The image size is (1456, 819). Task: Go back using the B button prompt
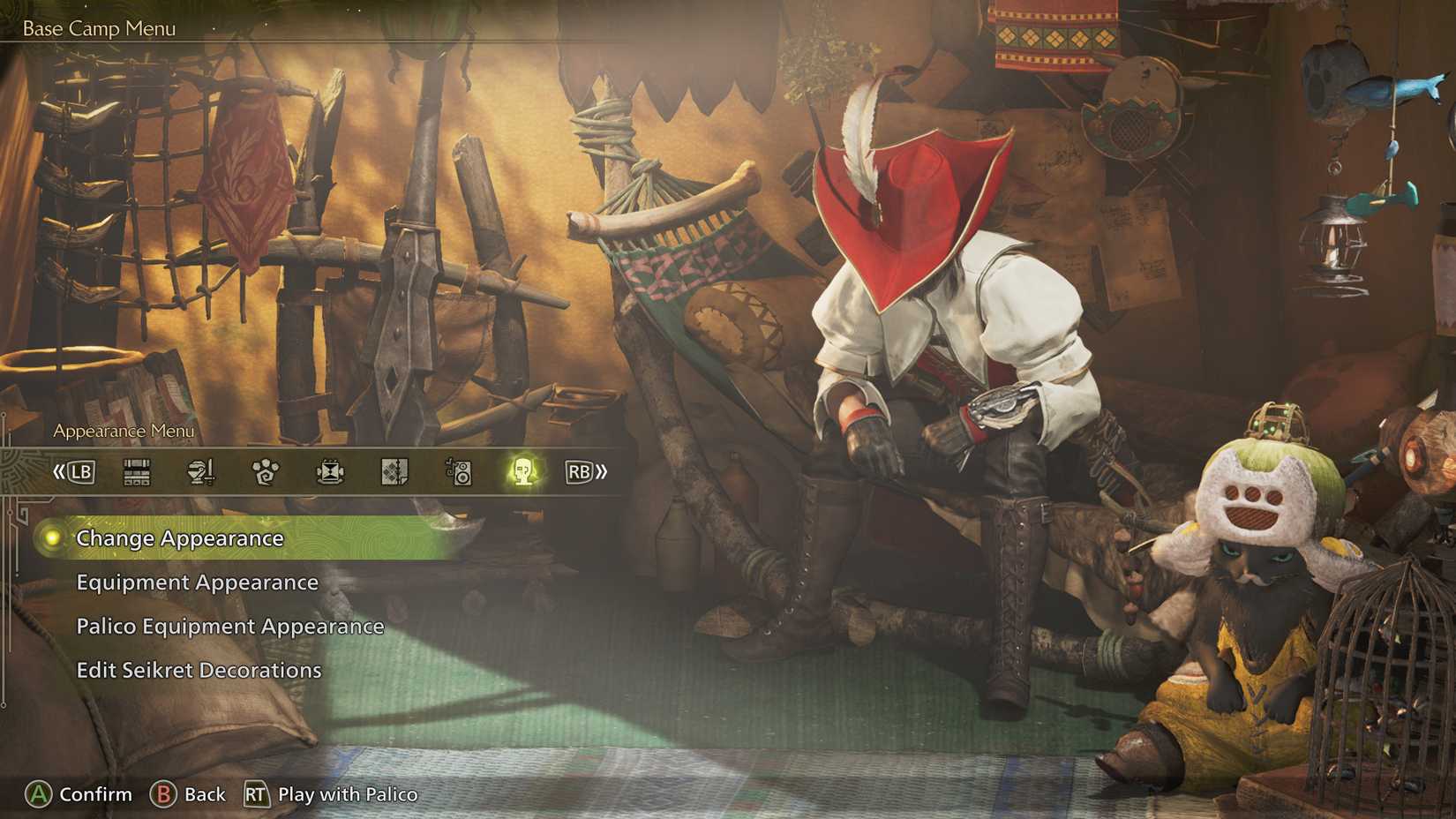pos(163,794)
